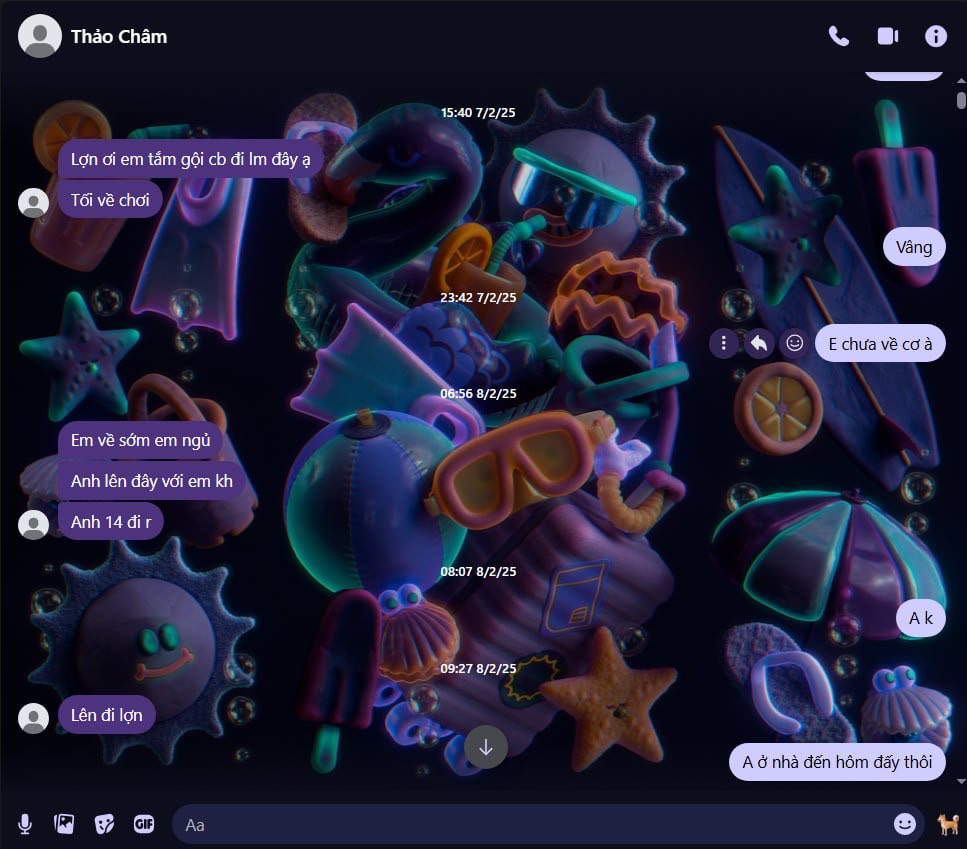
Task: Open the conversation info panel
Action: [x=936, y=36]
